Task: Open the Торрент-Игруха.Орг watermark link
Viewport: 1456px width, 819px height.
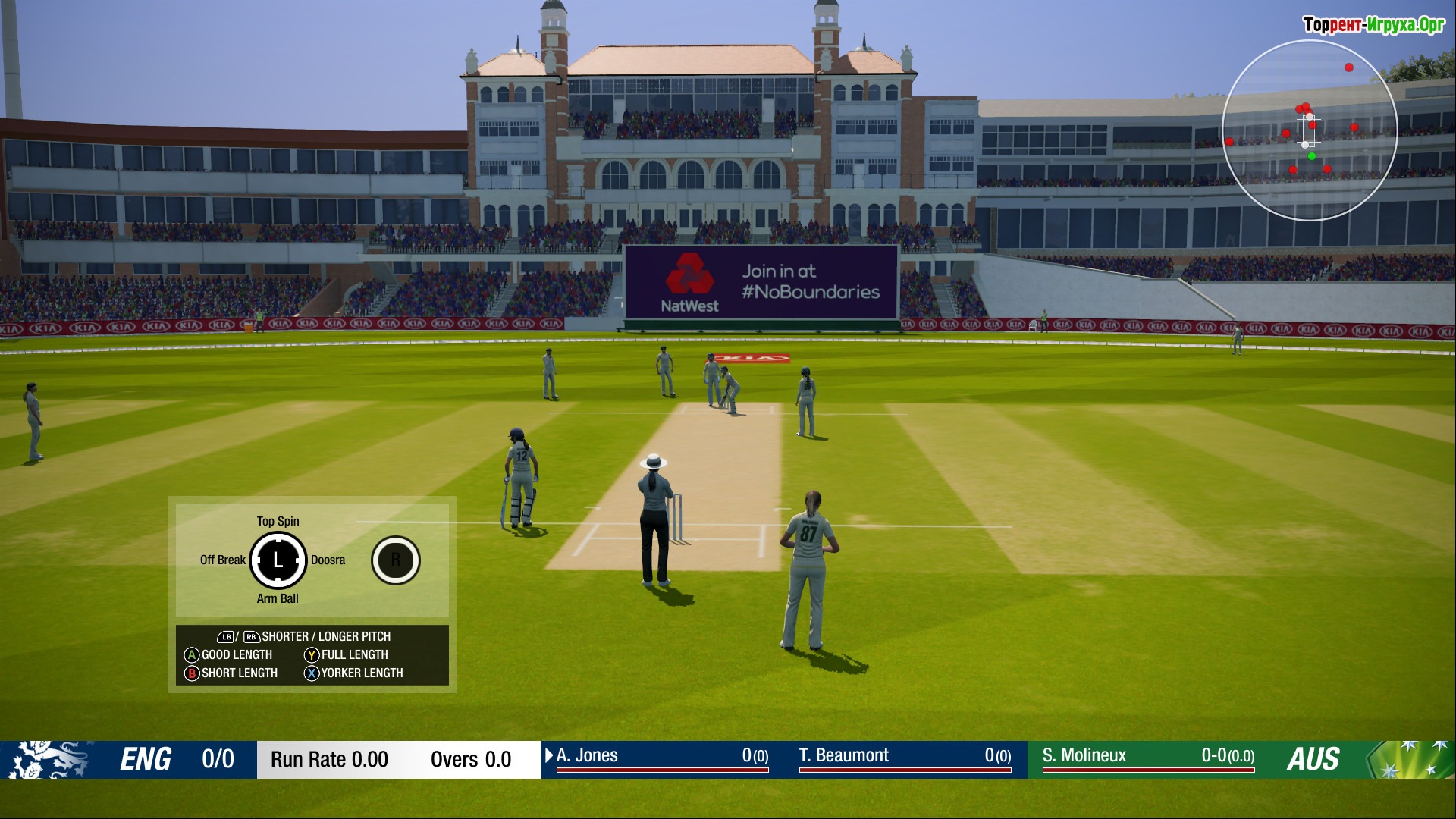Action: [1373, 25]
